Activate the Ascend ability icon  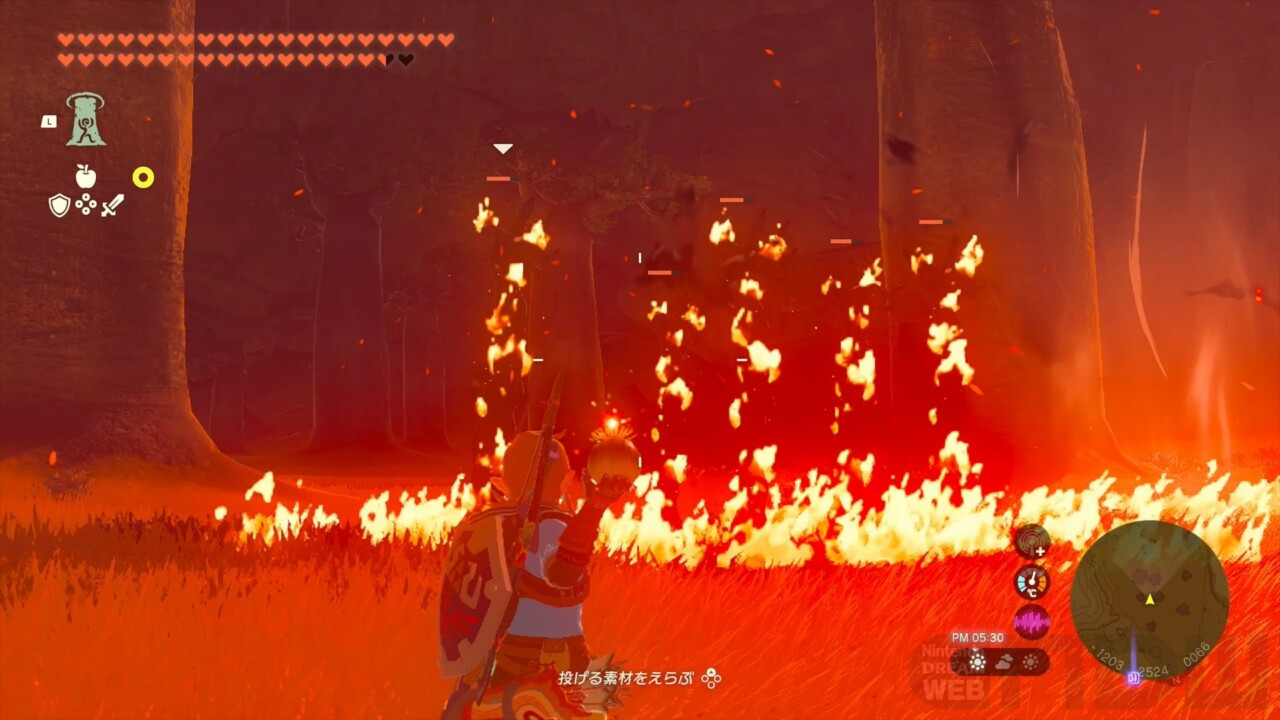[86, 120]
